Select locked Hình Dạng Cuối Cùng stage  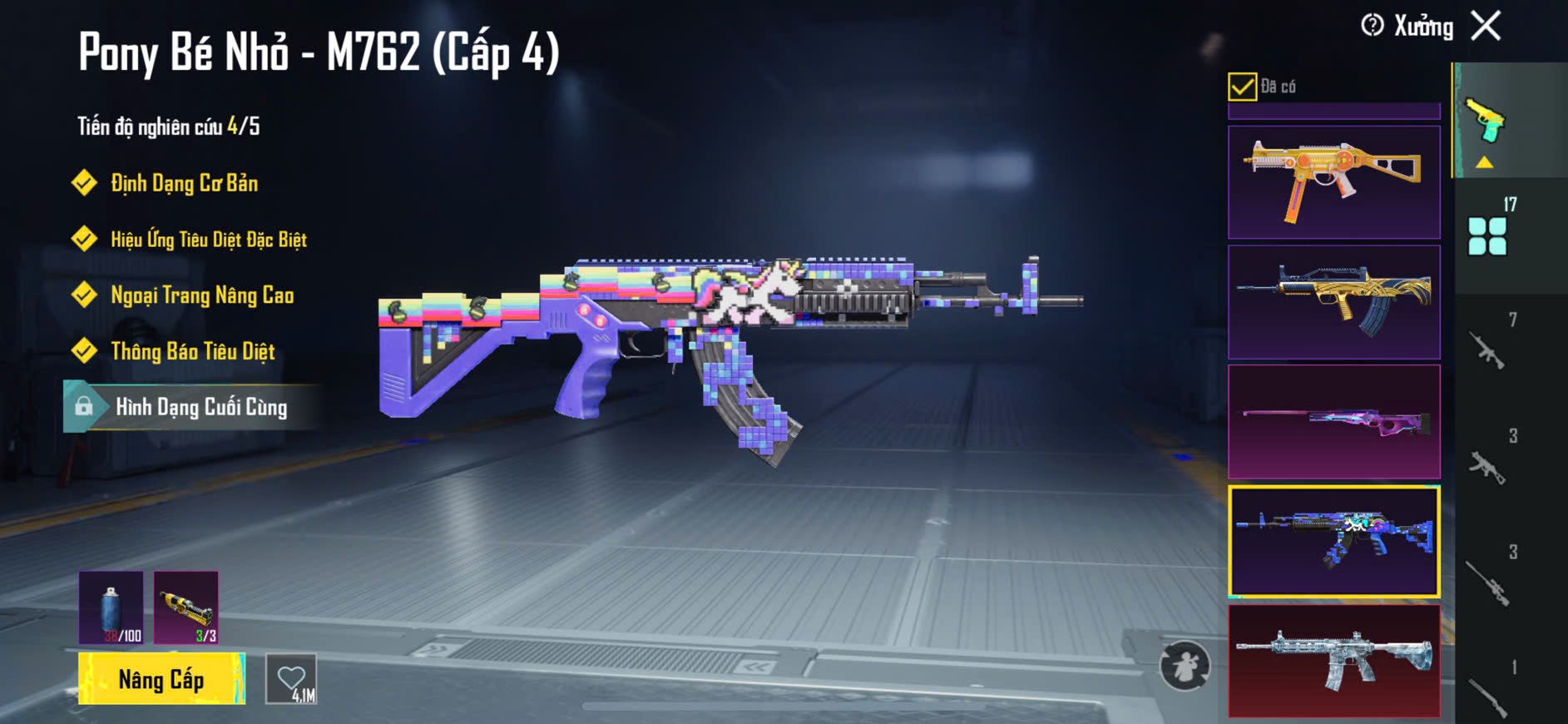pyautogui.click(x=200, y=407)
